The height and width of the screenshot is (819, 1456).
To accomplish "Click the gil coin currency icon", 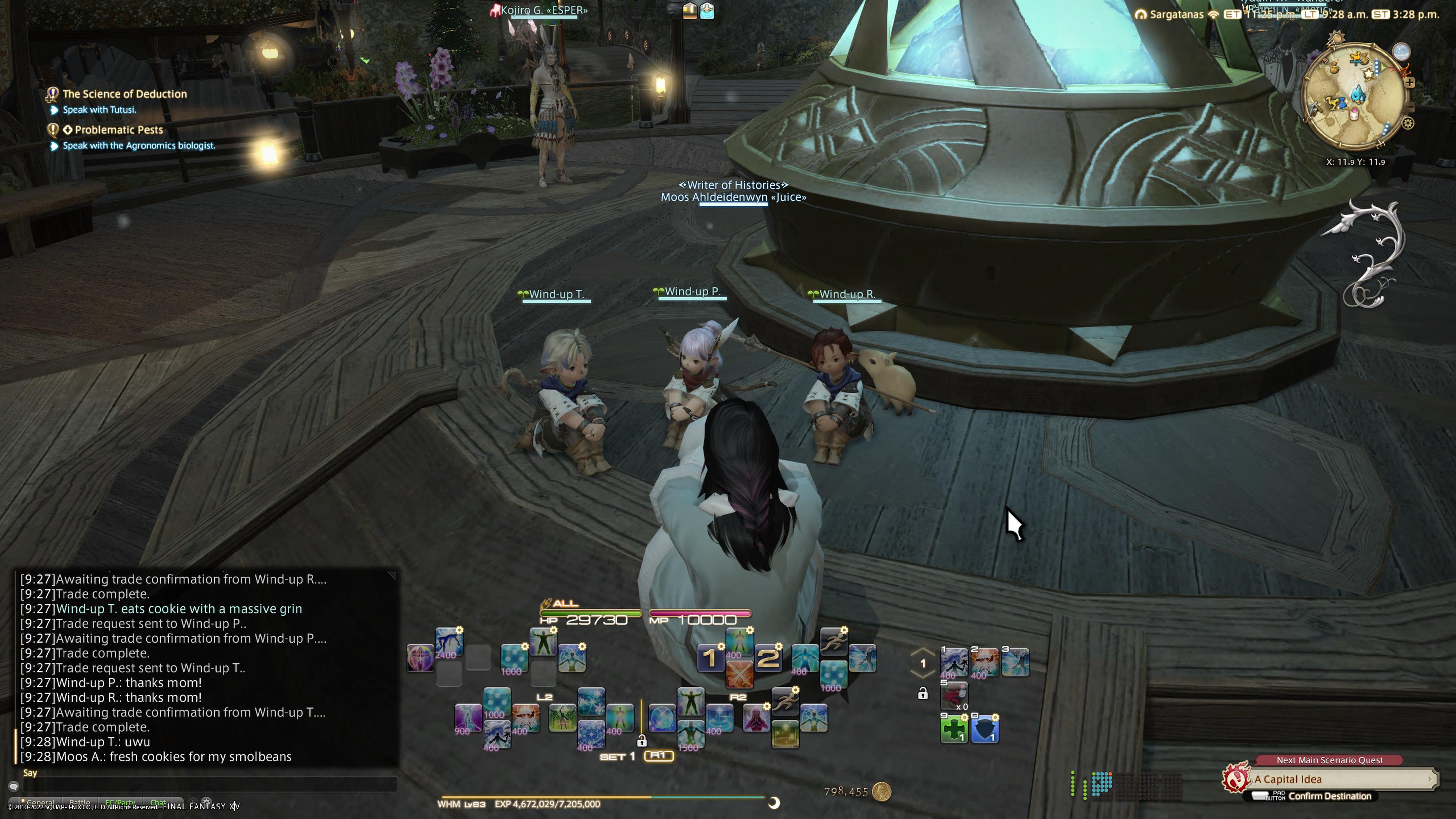I will [881, 791].
